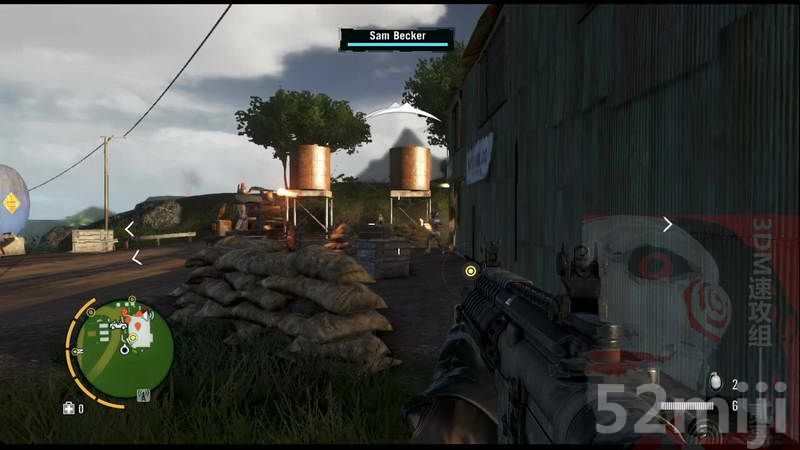Select the grenade icon
This screenshot has width=800, height=450.
click(713, 382)
